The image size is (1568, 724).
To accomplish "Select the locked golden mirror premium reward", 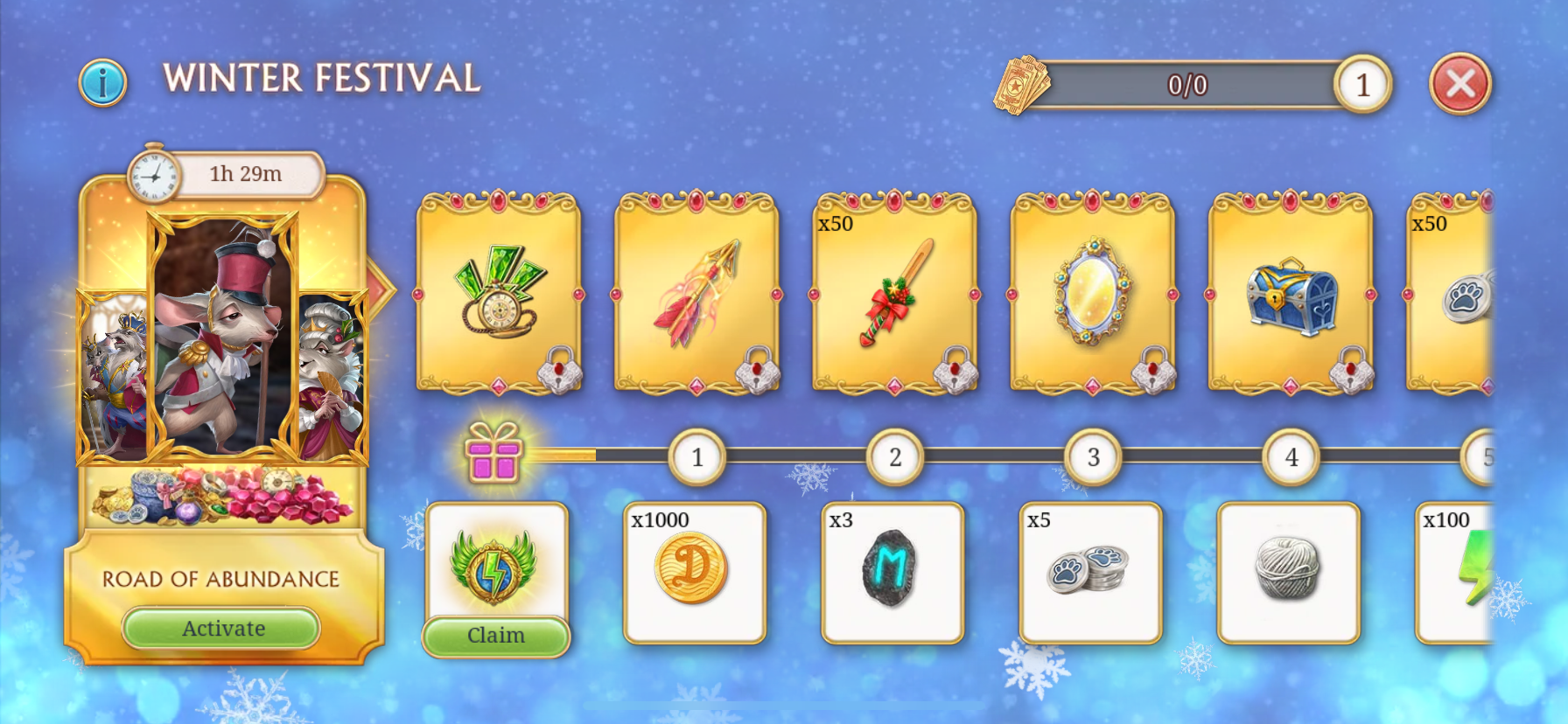I will tap(1092, 293).
